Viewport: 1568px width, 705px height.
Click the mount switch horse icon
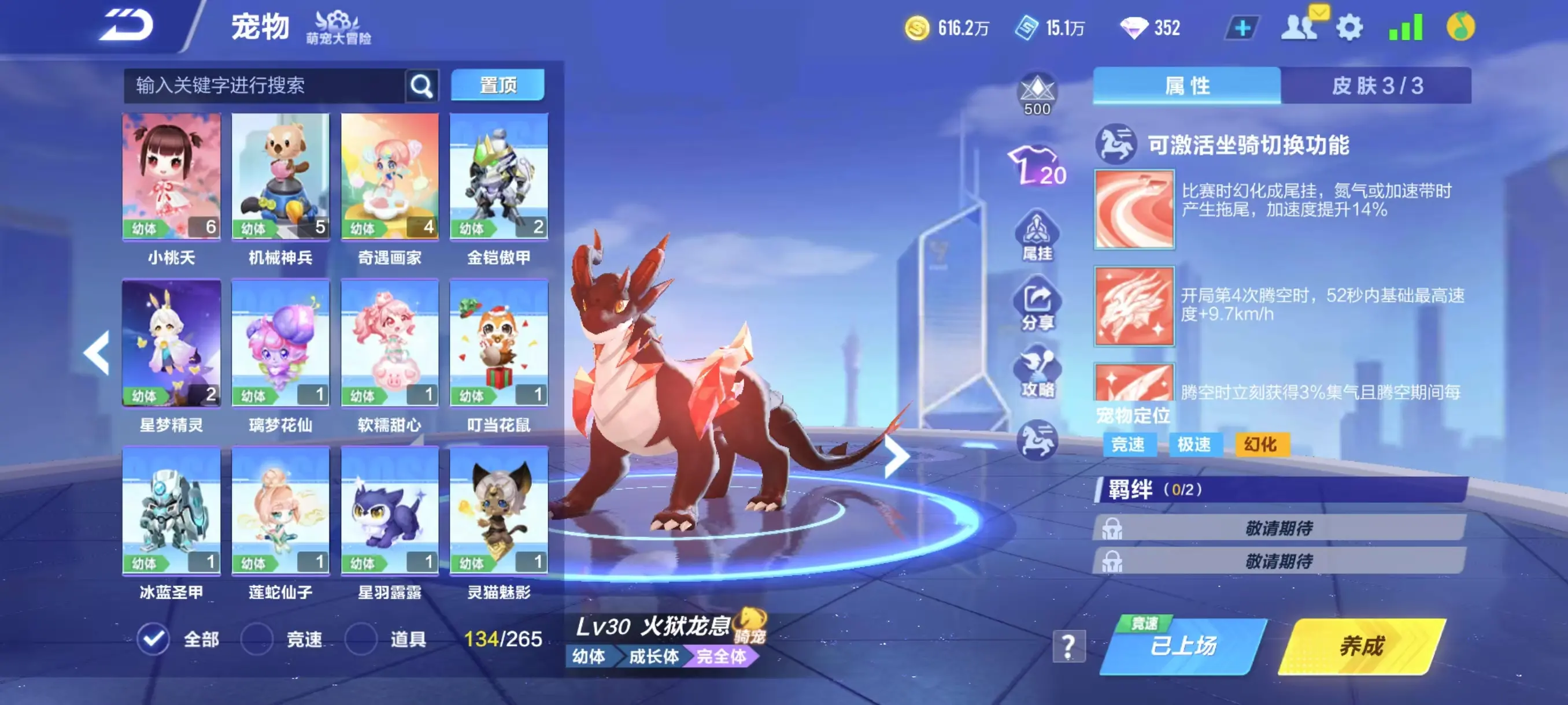pos(1038,439)
